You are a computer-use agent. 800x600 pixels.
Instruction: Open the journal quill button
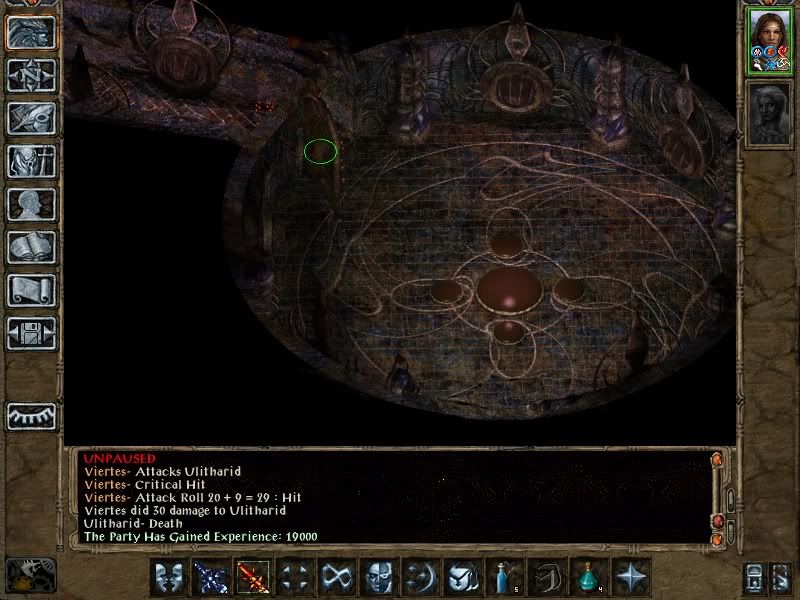(31, 118)
